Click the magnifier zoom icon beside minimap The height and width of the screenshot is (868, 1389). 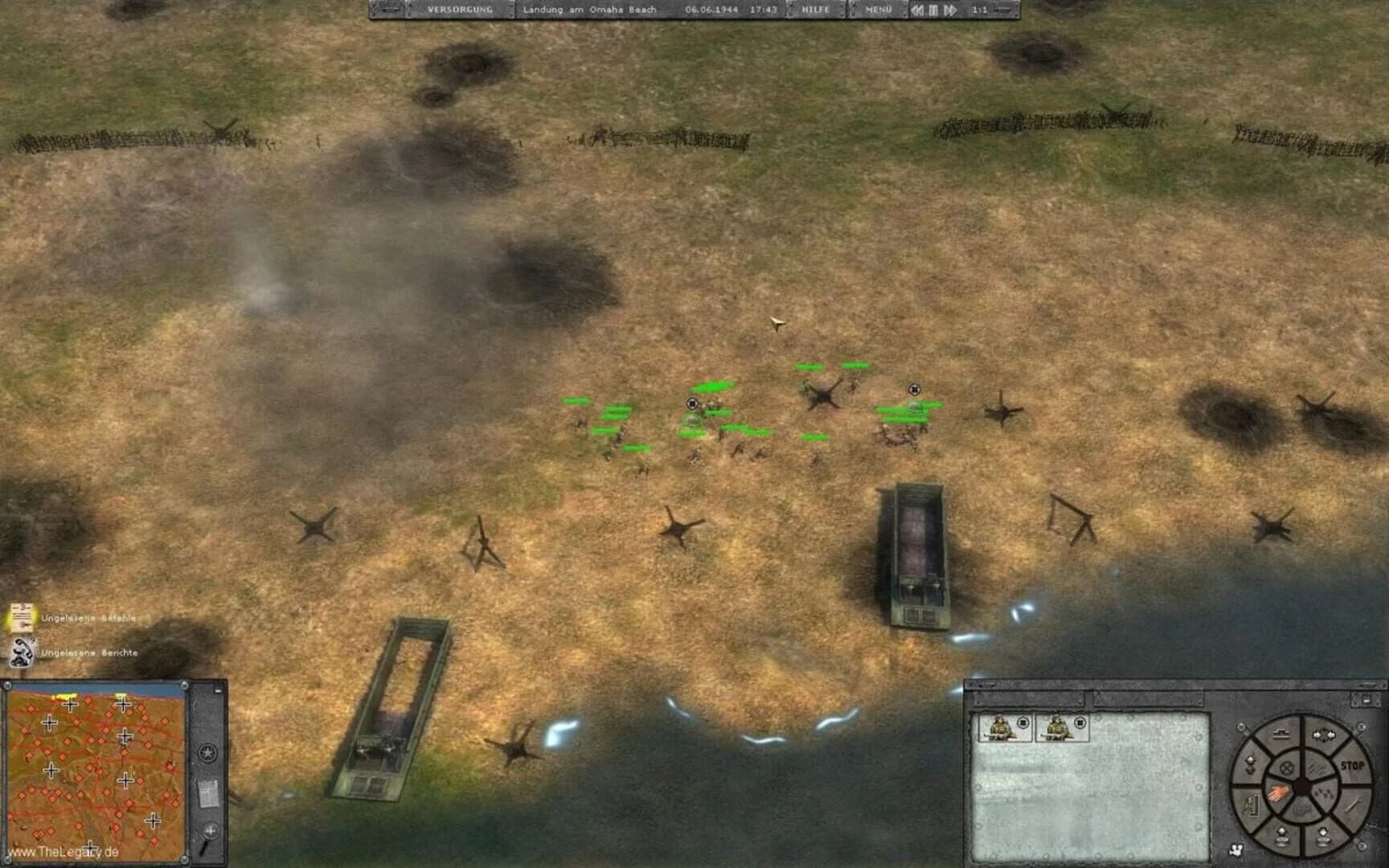[x=210, y=832]
